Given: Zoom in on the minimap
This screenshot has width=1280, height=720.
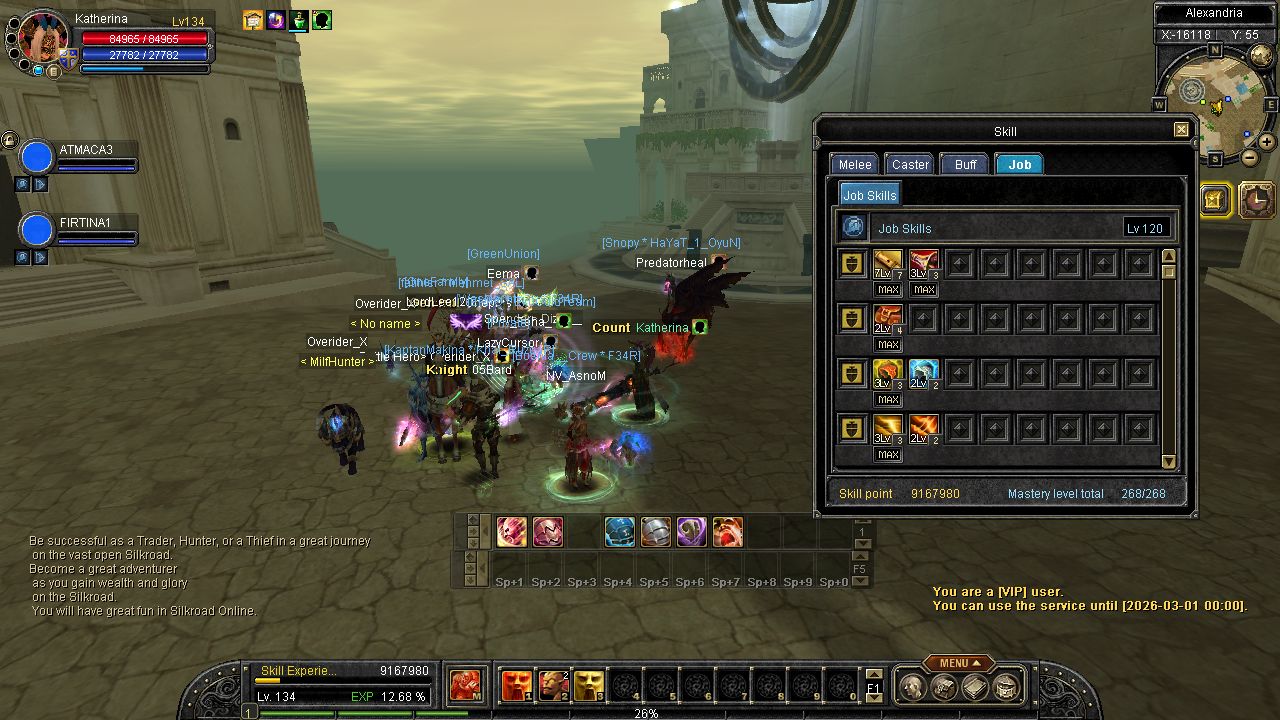Looking at the screenshot, I should (x=1267, y=142).
